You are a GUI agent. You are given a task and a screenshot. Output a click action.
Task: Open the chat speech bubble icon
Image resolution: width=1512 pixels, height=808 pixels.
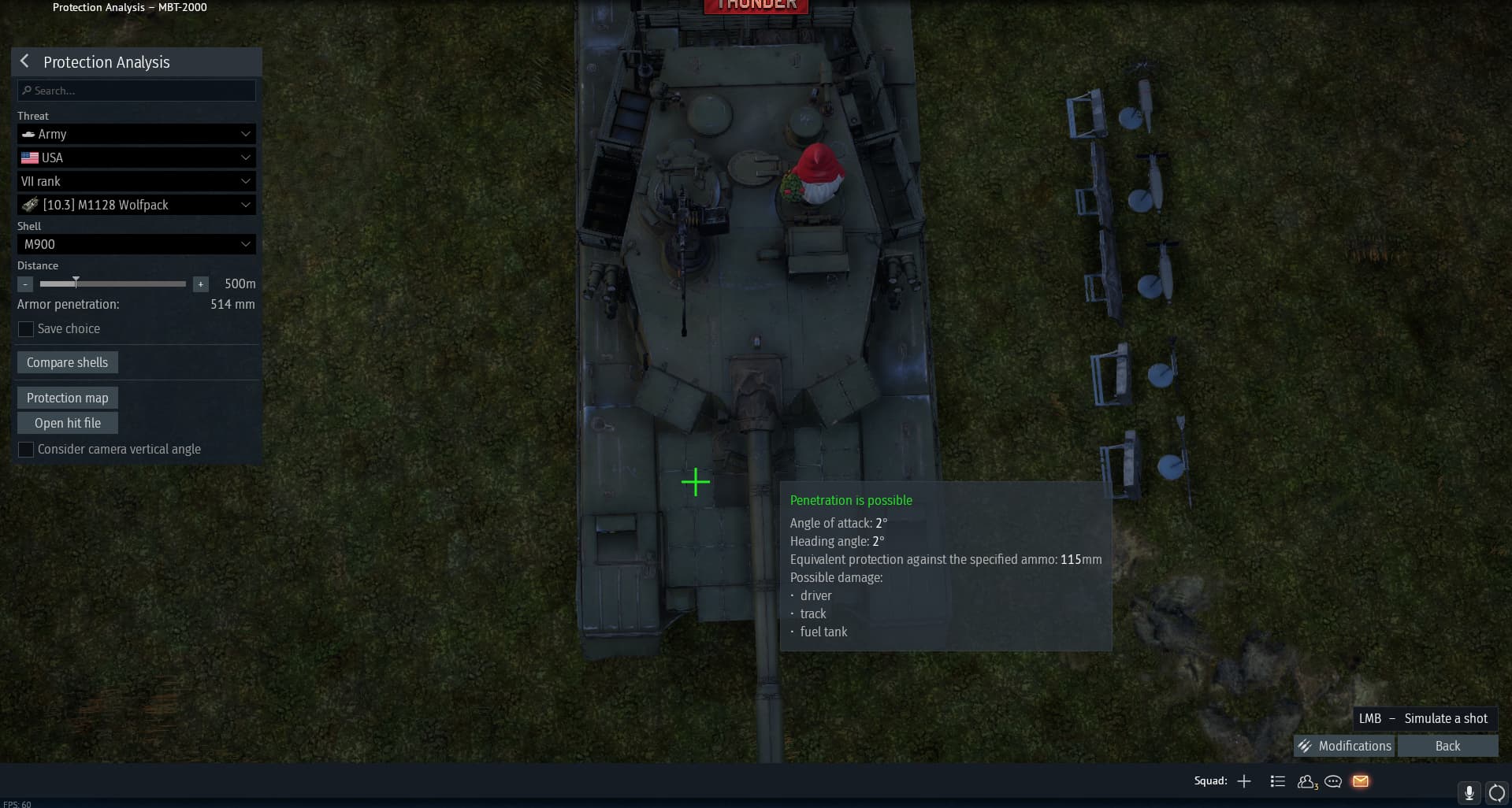(1333, 781)
